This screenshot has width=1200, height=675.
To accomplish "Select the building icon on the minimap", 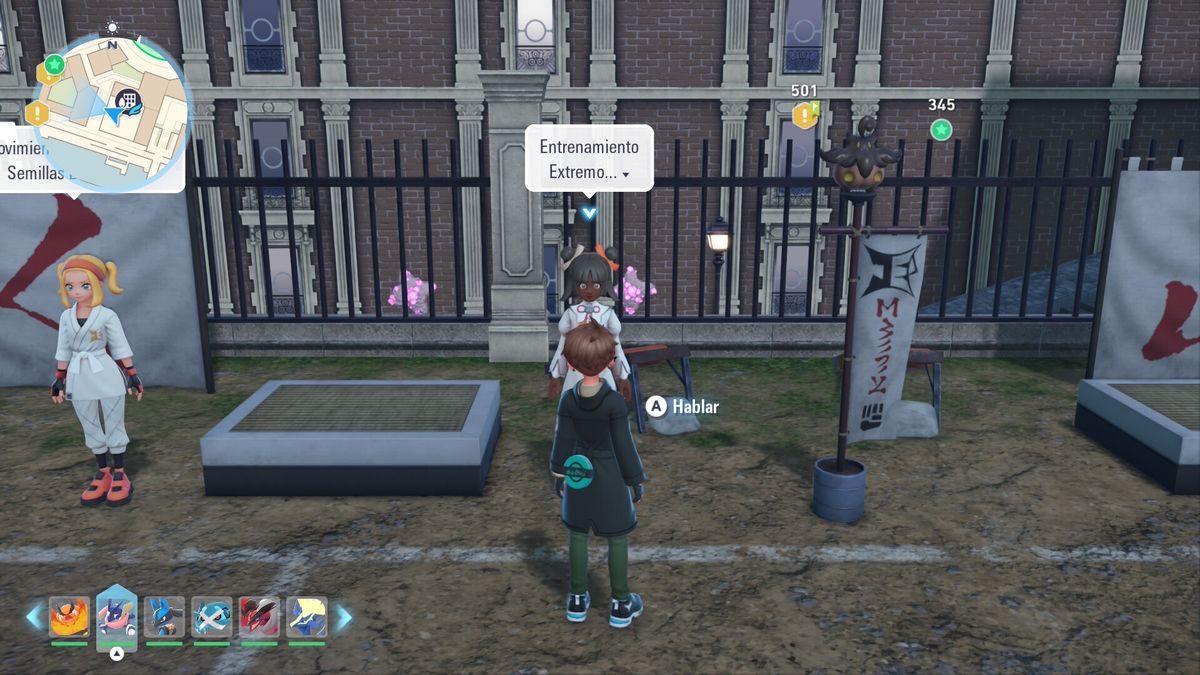I will (x=127, y=99).
